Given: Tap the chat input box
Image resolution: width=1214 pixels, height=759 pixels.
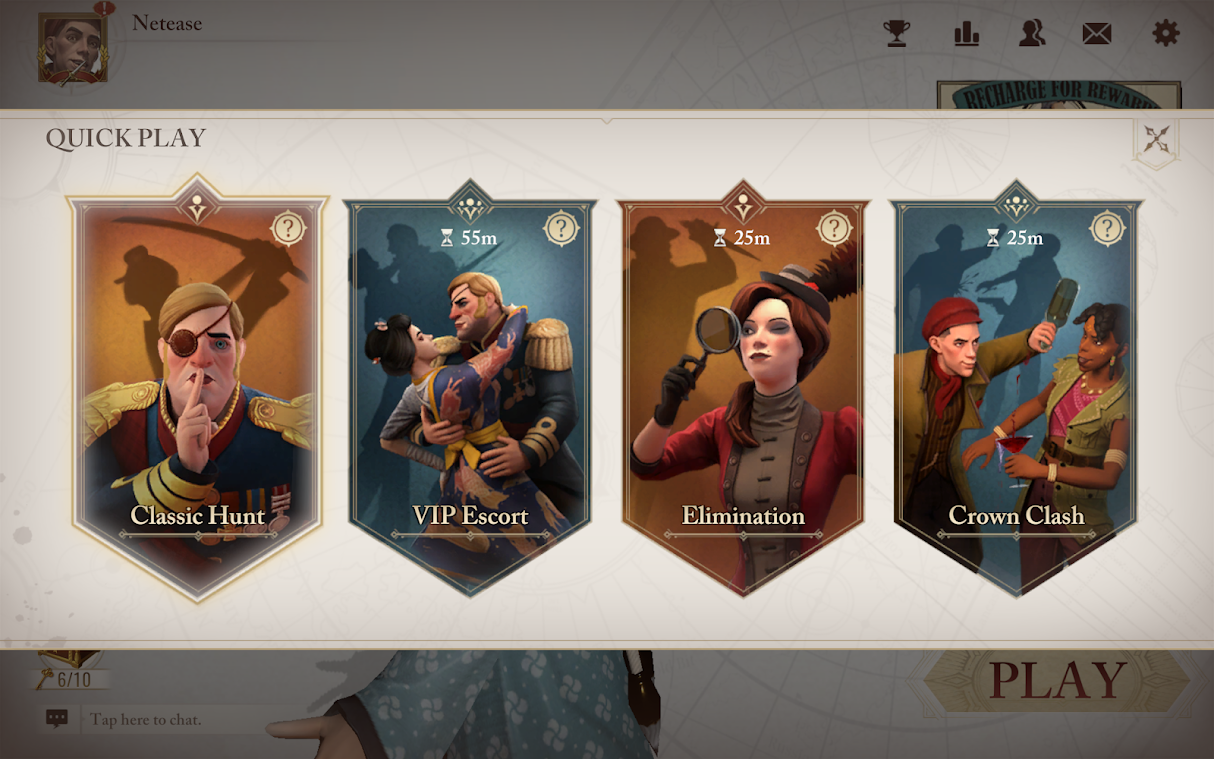Looking at the screenshot, I should [x=170, y=719].
